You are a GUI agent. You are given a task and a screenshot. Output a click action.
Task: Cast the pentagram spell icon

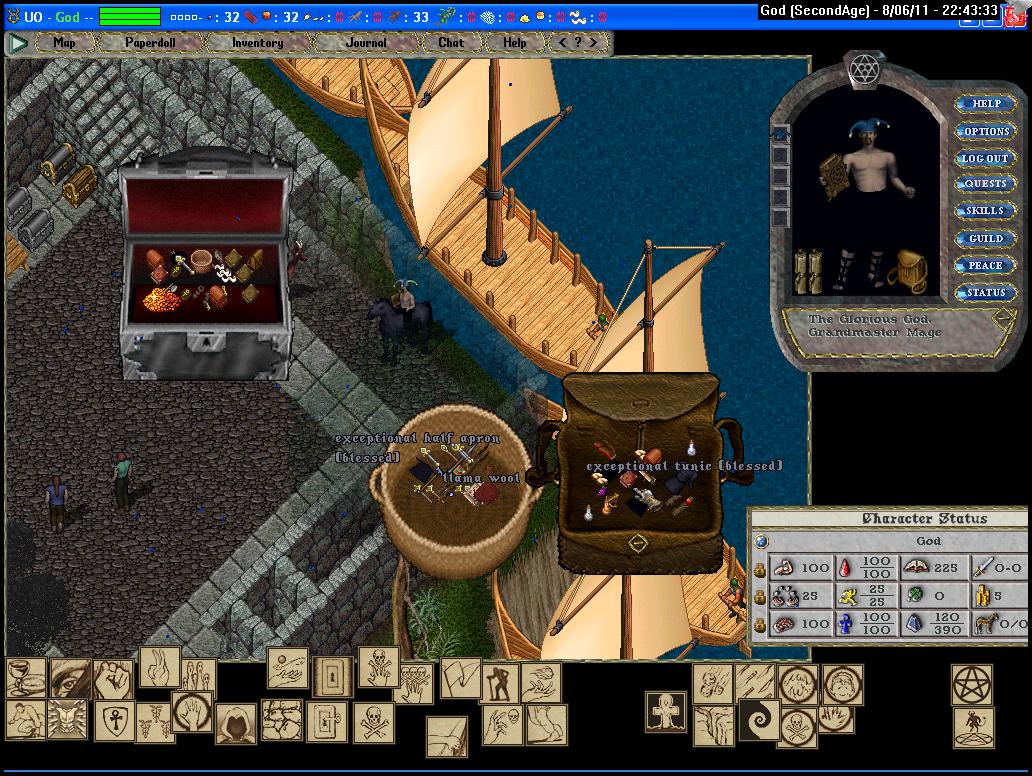click(x=971, y=684)
